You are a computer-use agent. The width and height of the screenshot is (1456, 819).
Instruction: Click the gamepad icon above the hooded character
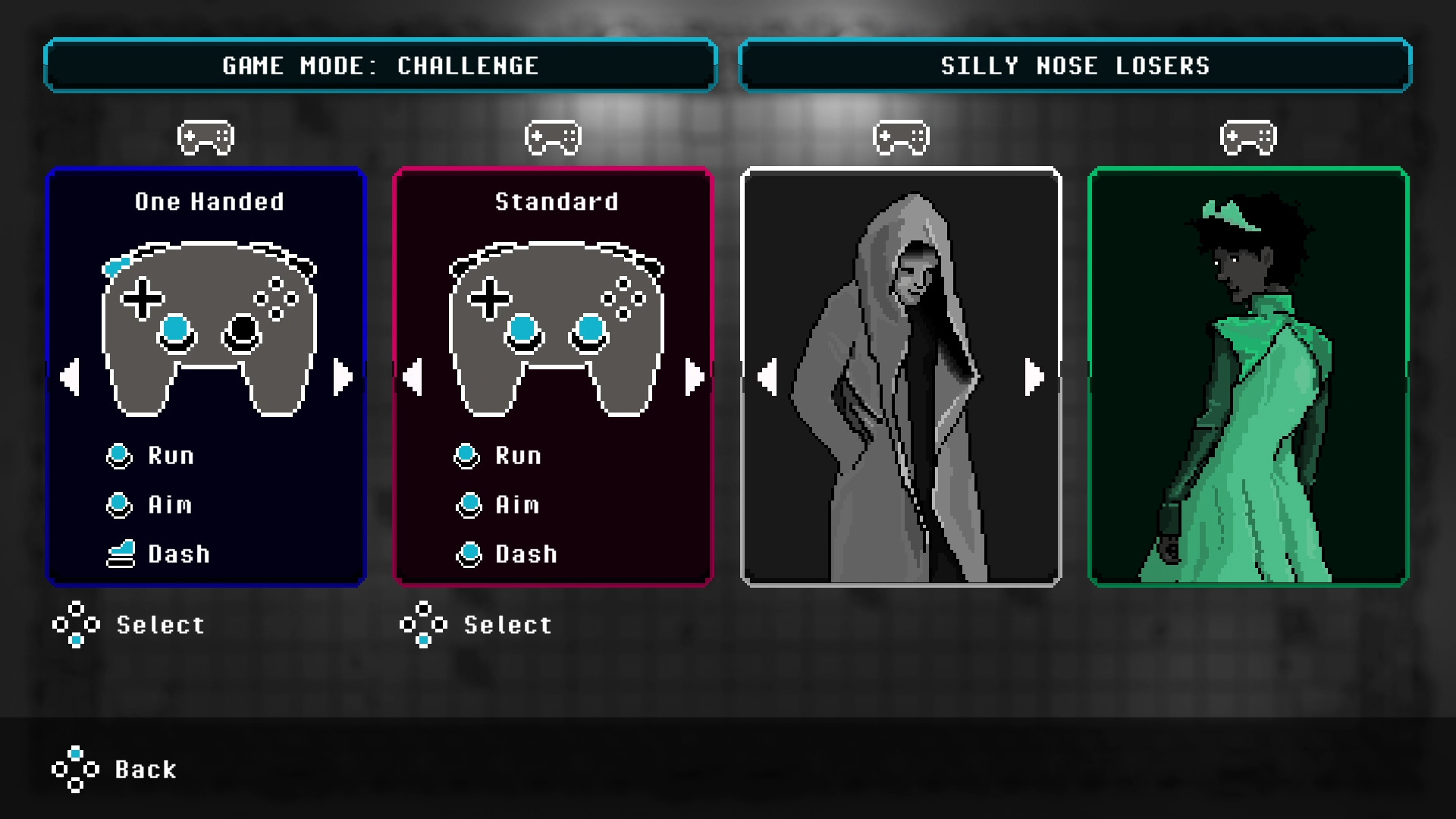point(902,136)
